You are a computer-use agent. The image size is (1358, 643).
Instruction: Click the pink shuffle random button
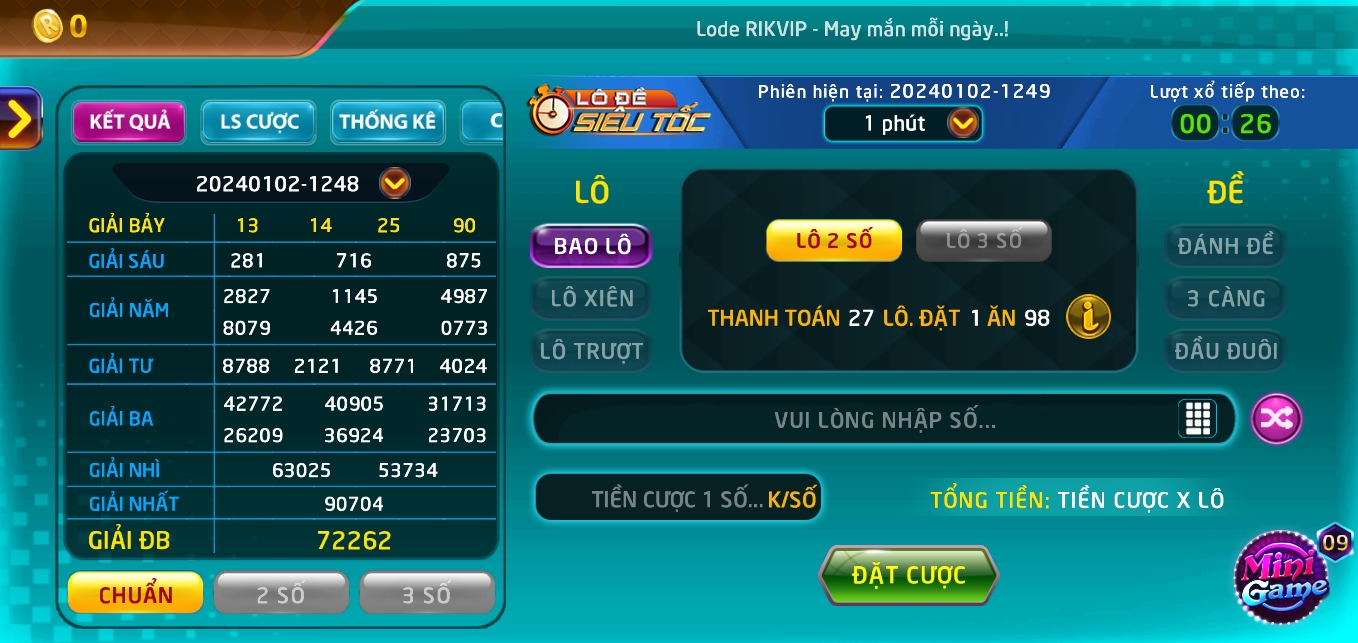pyautogui.click(x=1277, y=418)
